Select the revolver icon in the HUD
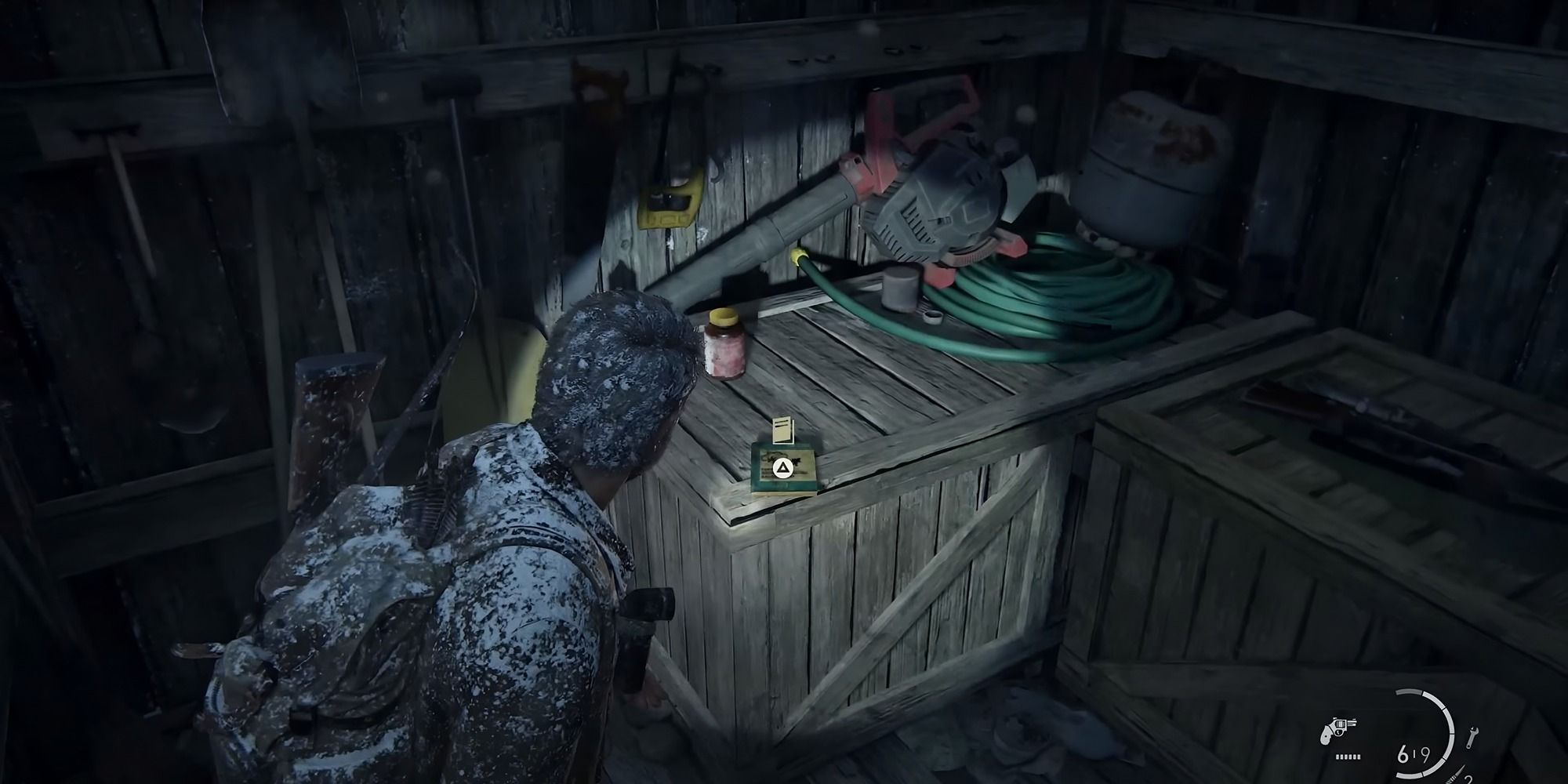Viewport: 1568px width, 784px height. pyautogui.click(x=1339, y=729)
